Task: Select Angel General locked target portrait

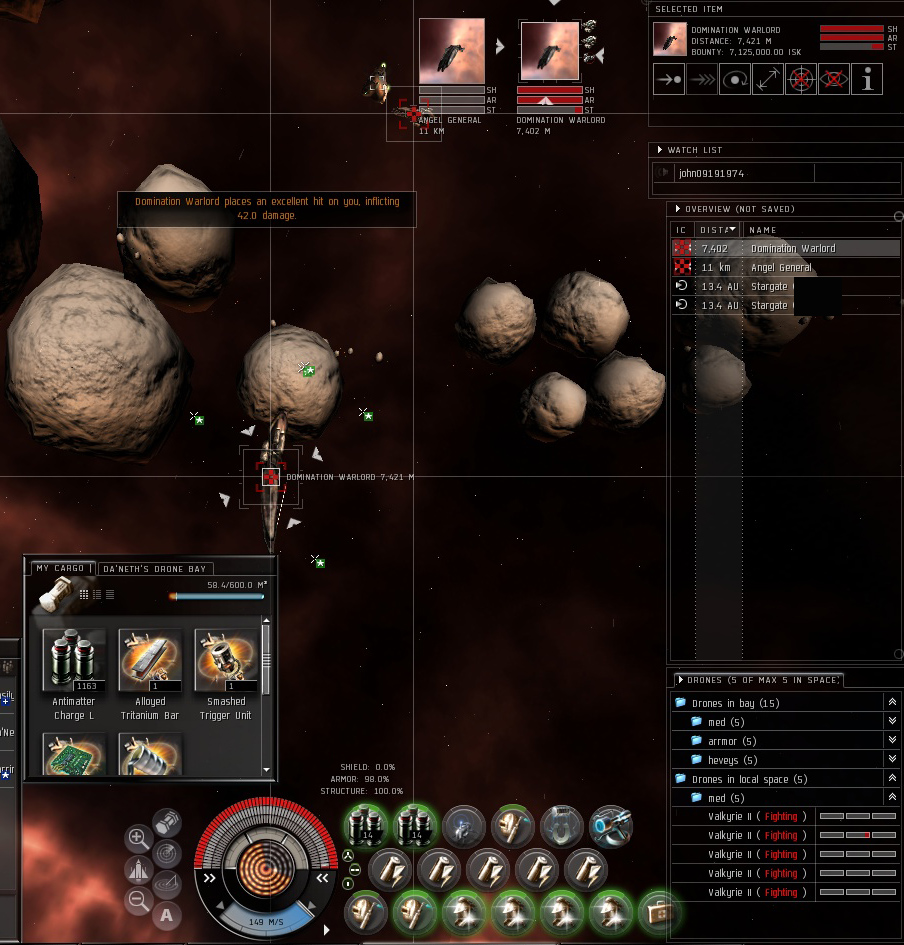Action: 451,52
